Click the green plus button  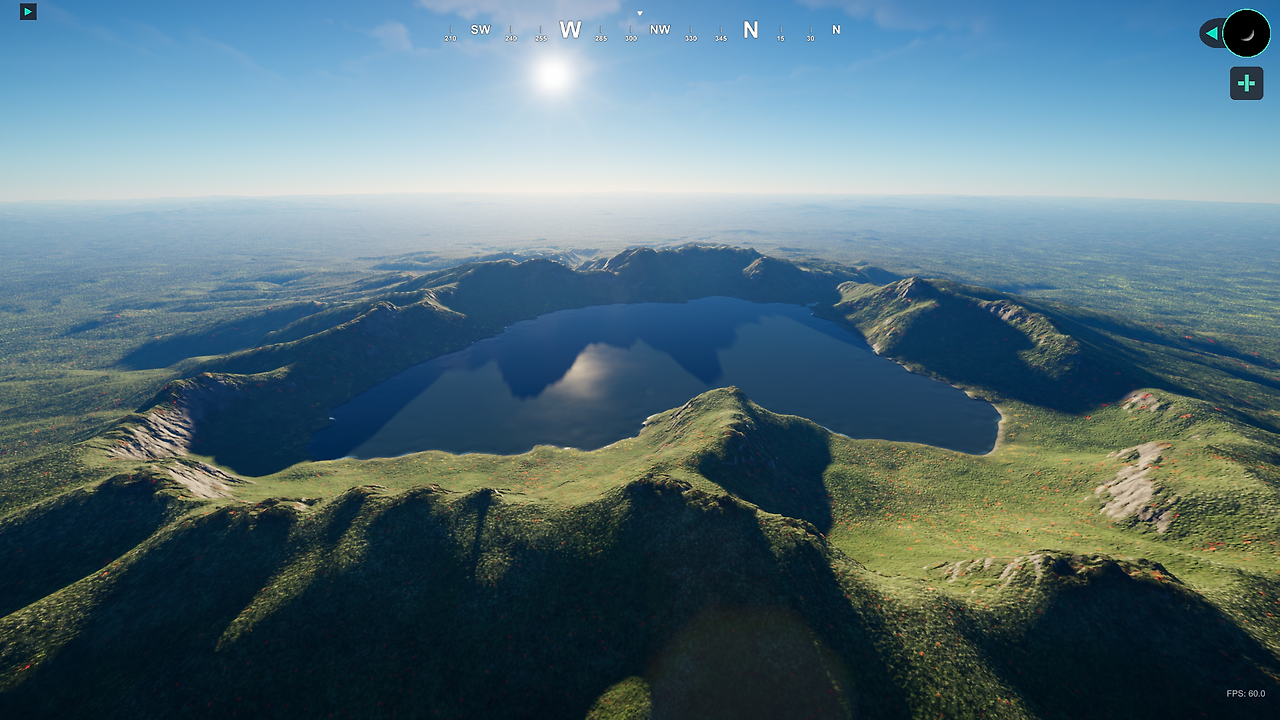(x=1246, y=83)
